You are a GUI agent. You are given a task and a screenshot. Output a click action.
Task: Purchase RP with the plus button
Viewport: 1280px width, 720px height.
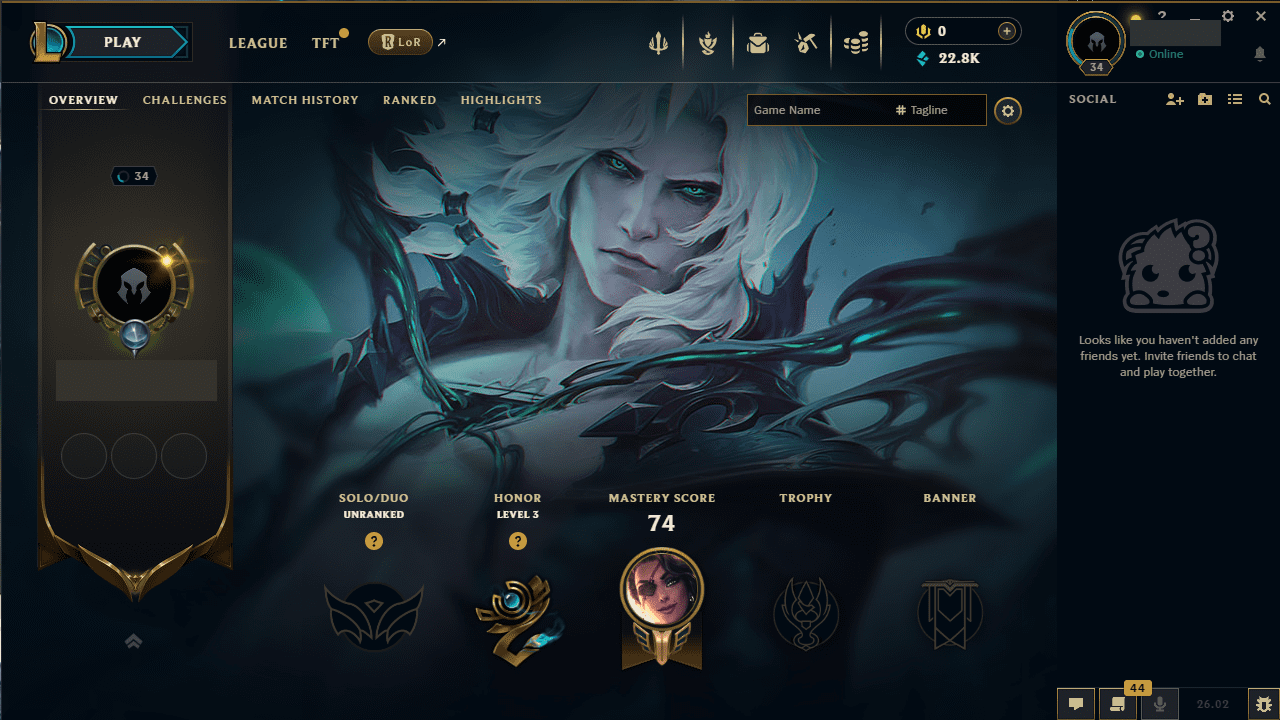point(1005,31)
